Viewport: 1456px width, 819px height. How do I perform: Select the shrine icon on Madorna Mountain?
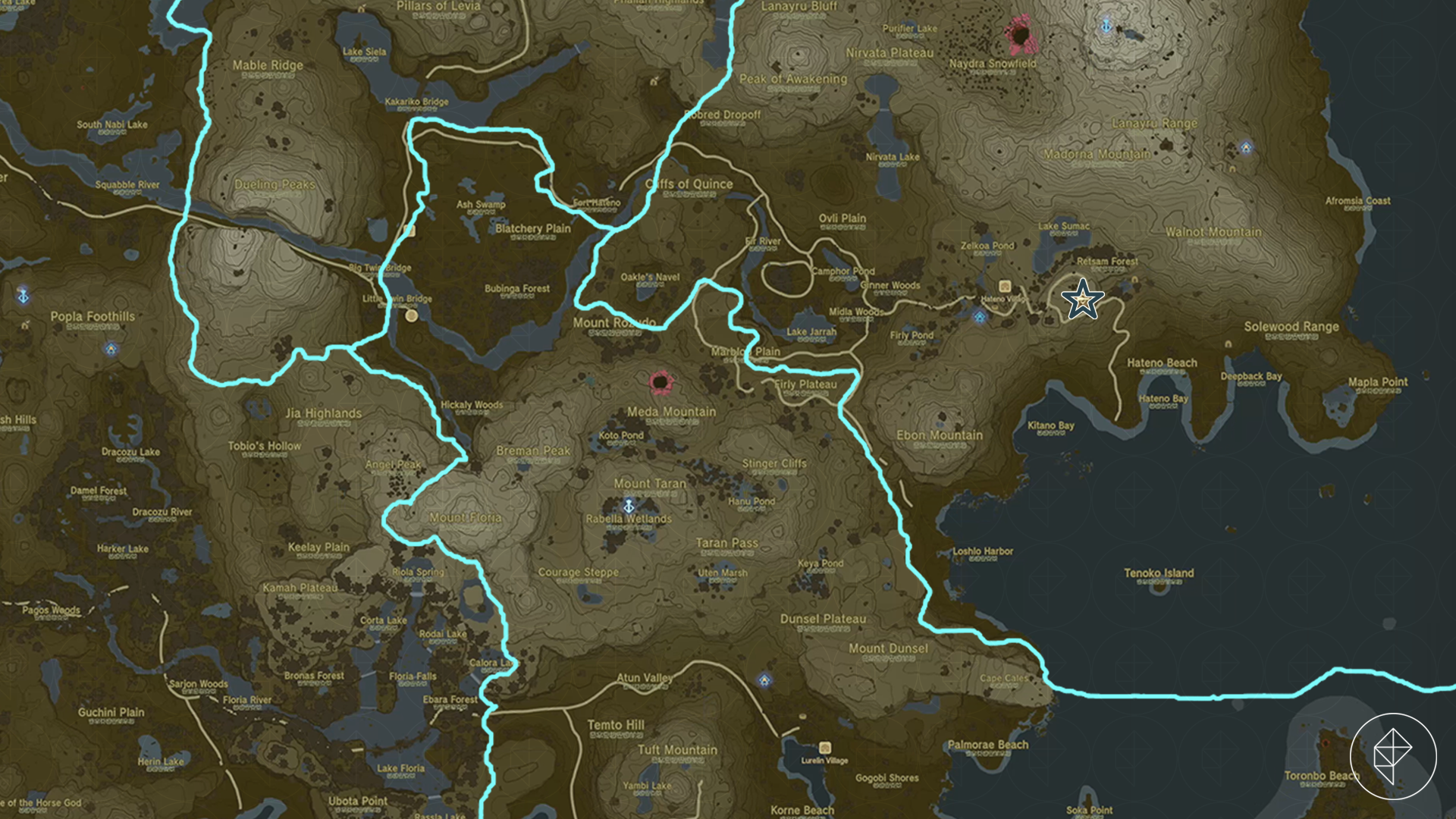[1246, 147]
